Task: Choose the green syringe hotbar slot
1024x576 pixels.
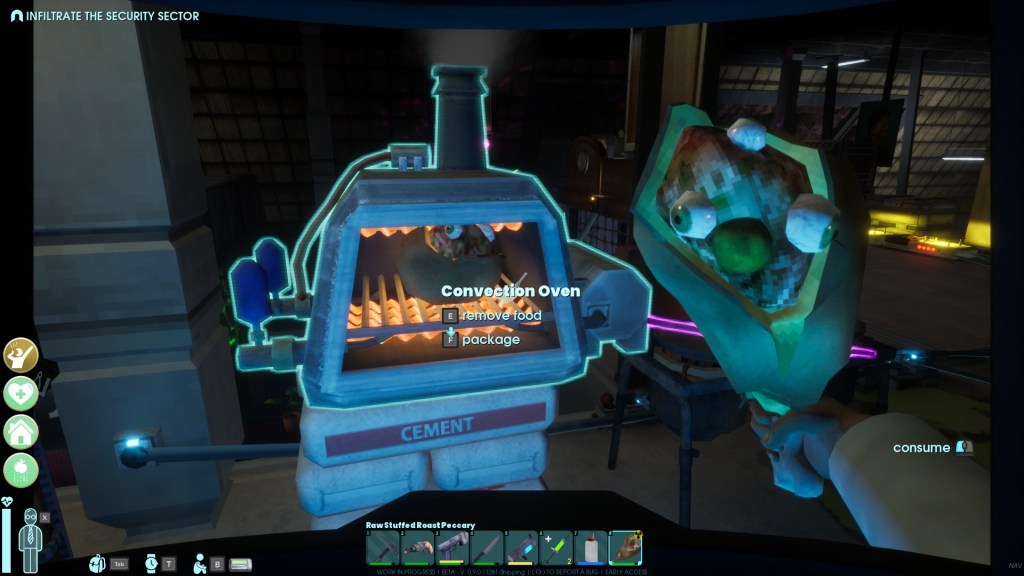Action: point(557,547)
